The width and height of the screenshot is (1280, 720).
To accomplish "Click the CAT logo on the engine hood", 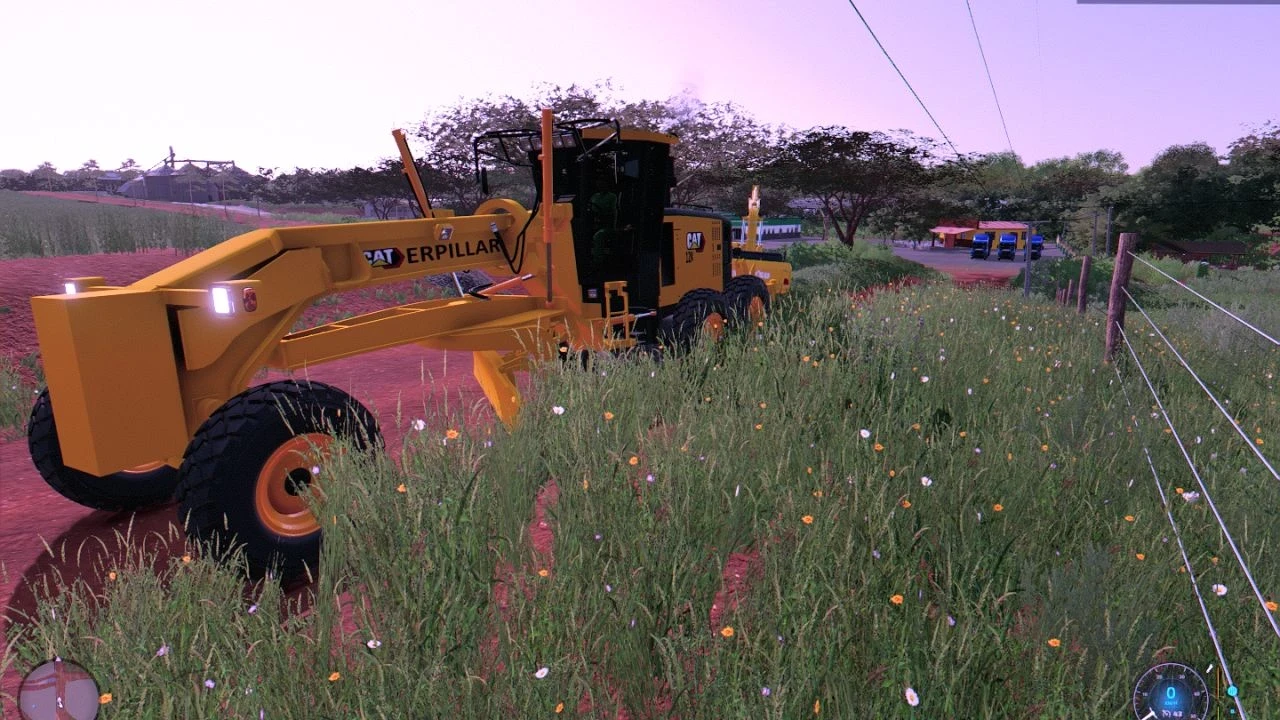I will [x=694, y=240].
